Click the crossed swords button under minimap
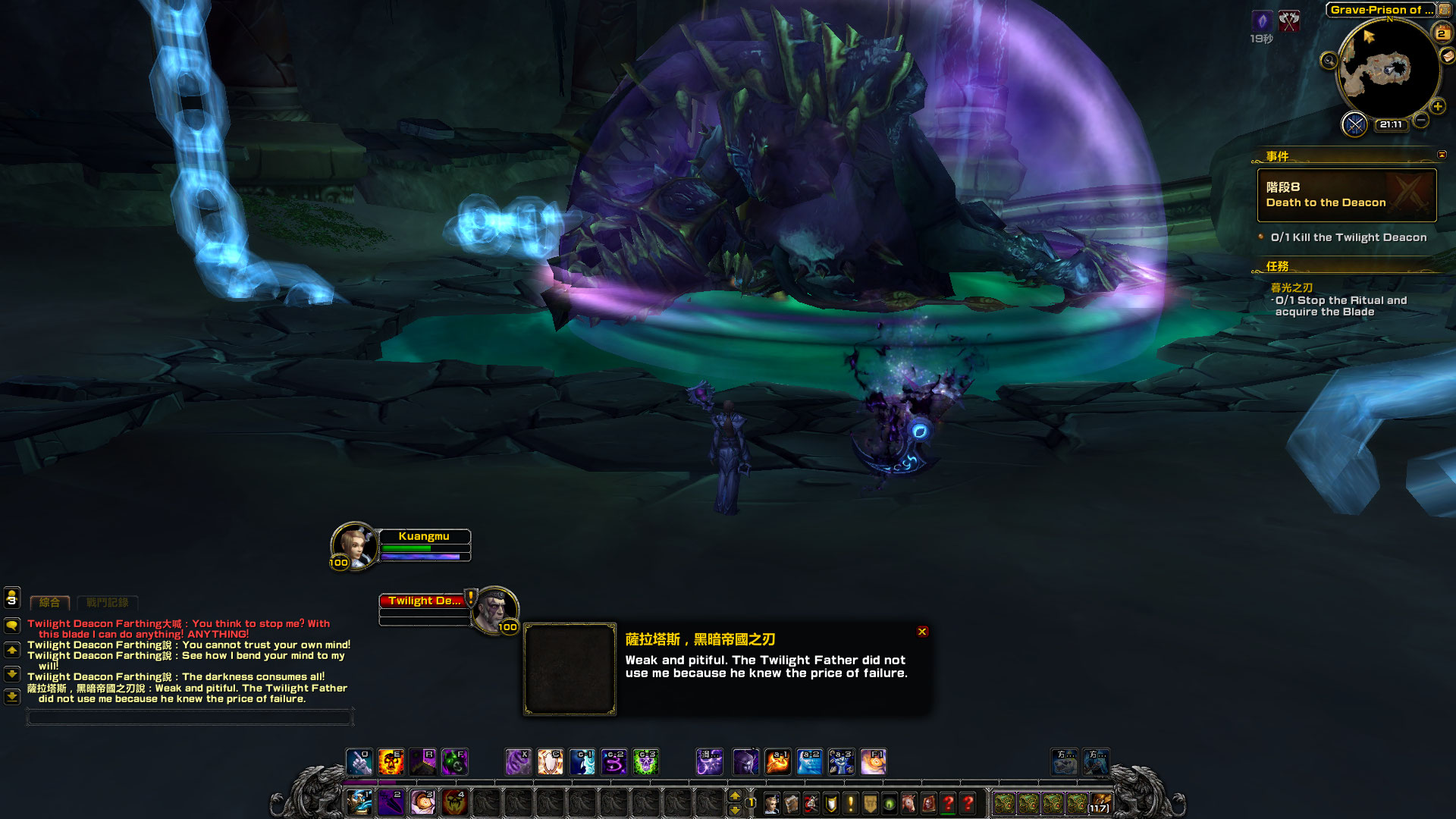 click(x=1354, y=124)
